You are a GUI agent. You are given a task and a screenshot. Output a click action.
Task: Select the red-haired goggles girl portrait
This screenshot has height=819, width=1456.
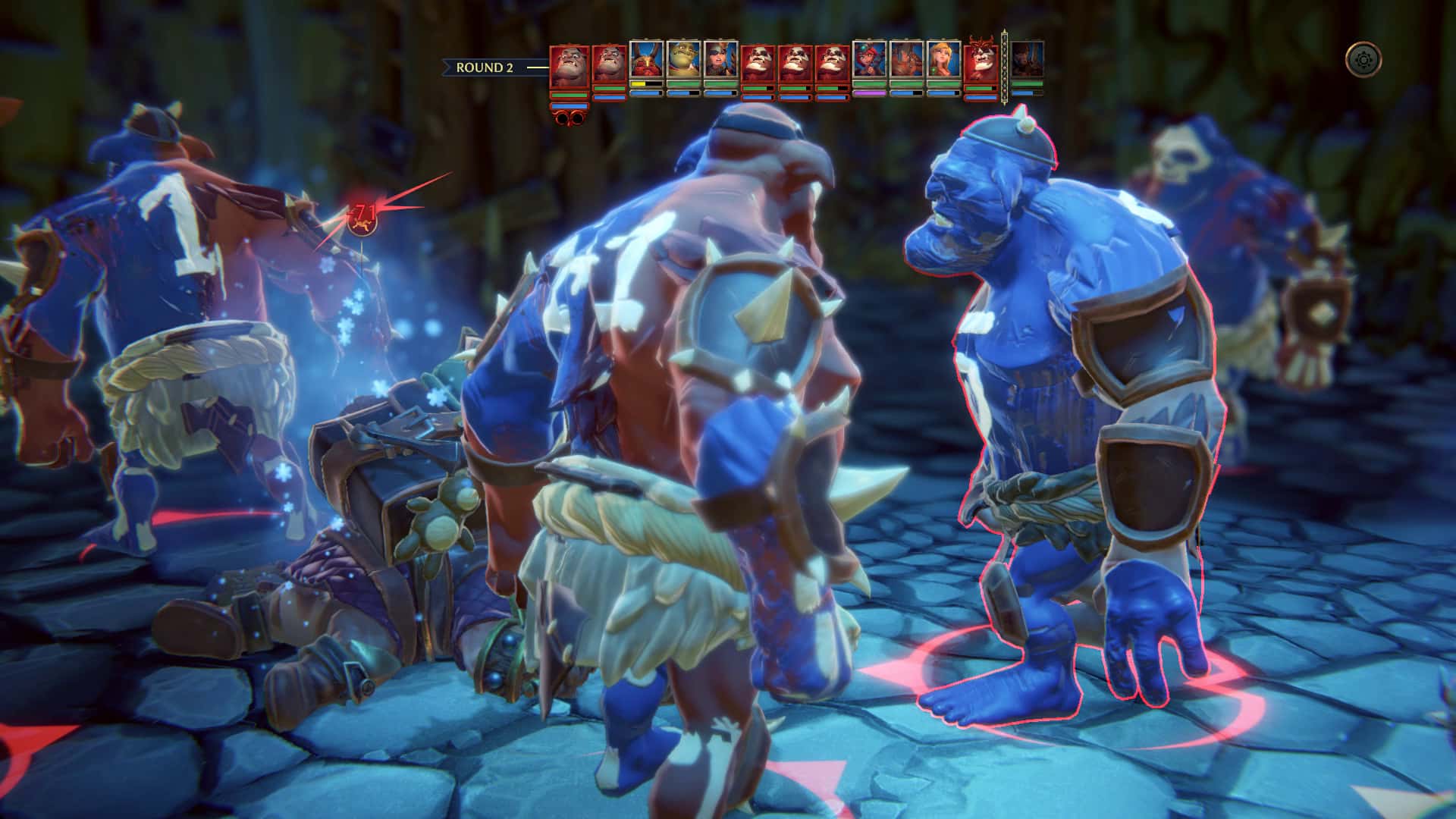pos(869,60)
